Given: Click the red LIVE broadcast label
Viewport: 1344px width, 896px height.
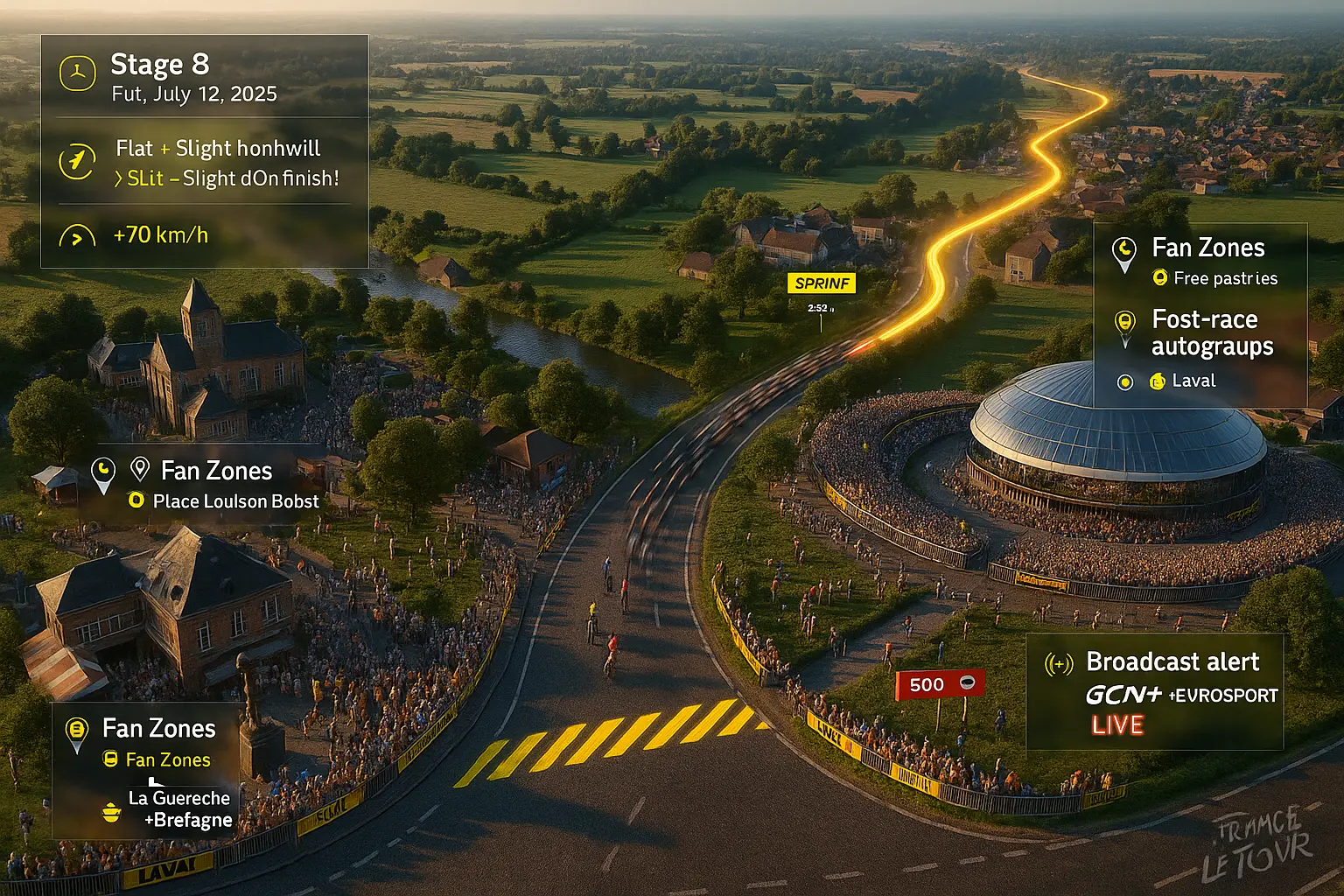Looking at the screenshot, I should tap(1117, 725).
